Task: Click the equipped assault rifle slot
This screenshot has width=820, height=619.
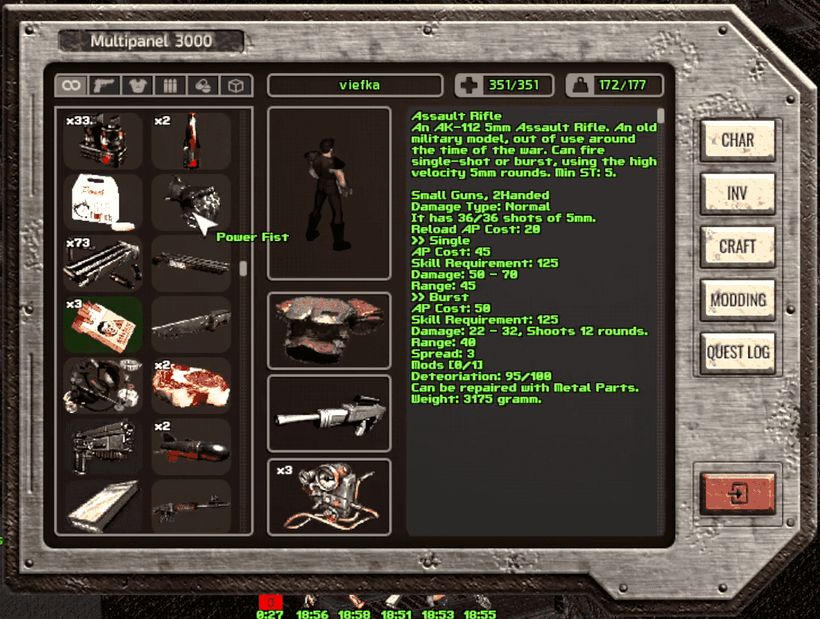Action: (329, 413)
